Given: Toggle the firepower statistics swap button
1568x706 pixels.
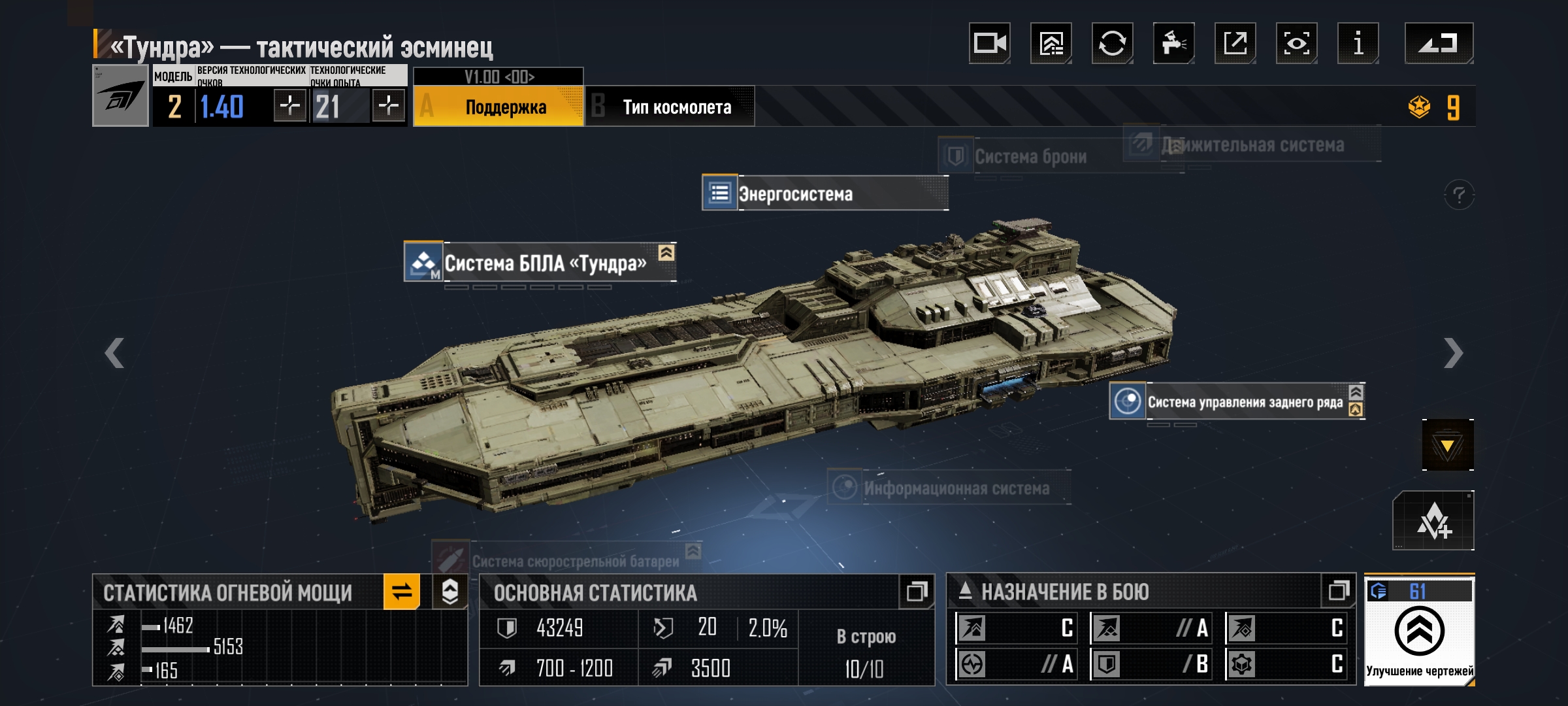Looking at the screenshot, I should [402, 592].
